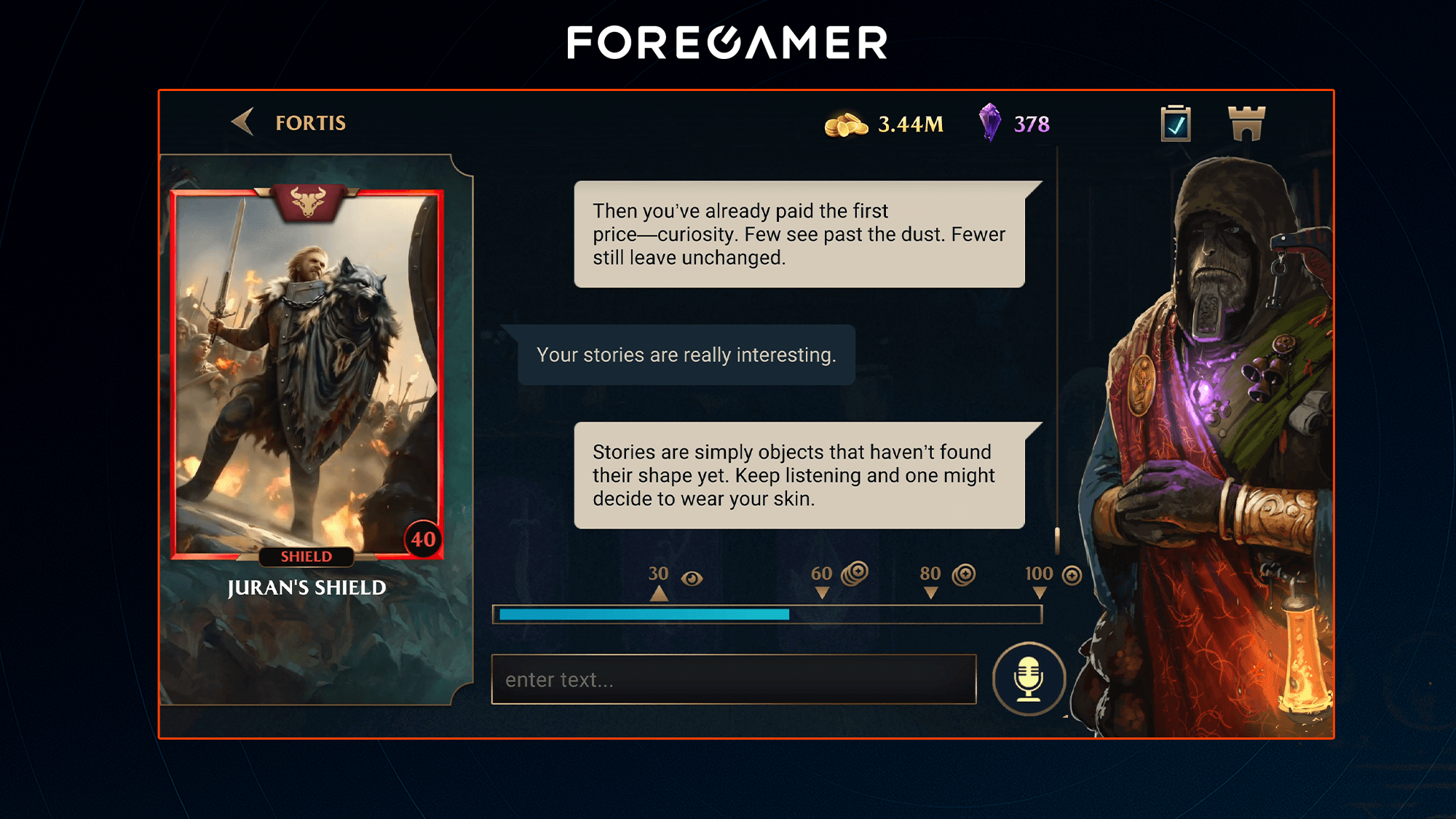Screen dimensions: 1456x819
Task: Click the milestone 30 triangle marker
Action: [x=660, y=595]
